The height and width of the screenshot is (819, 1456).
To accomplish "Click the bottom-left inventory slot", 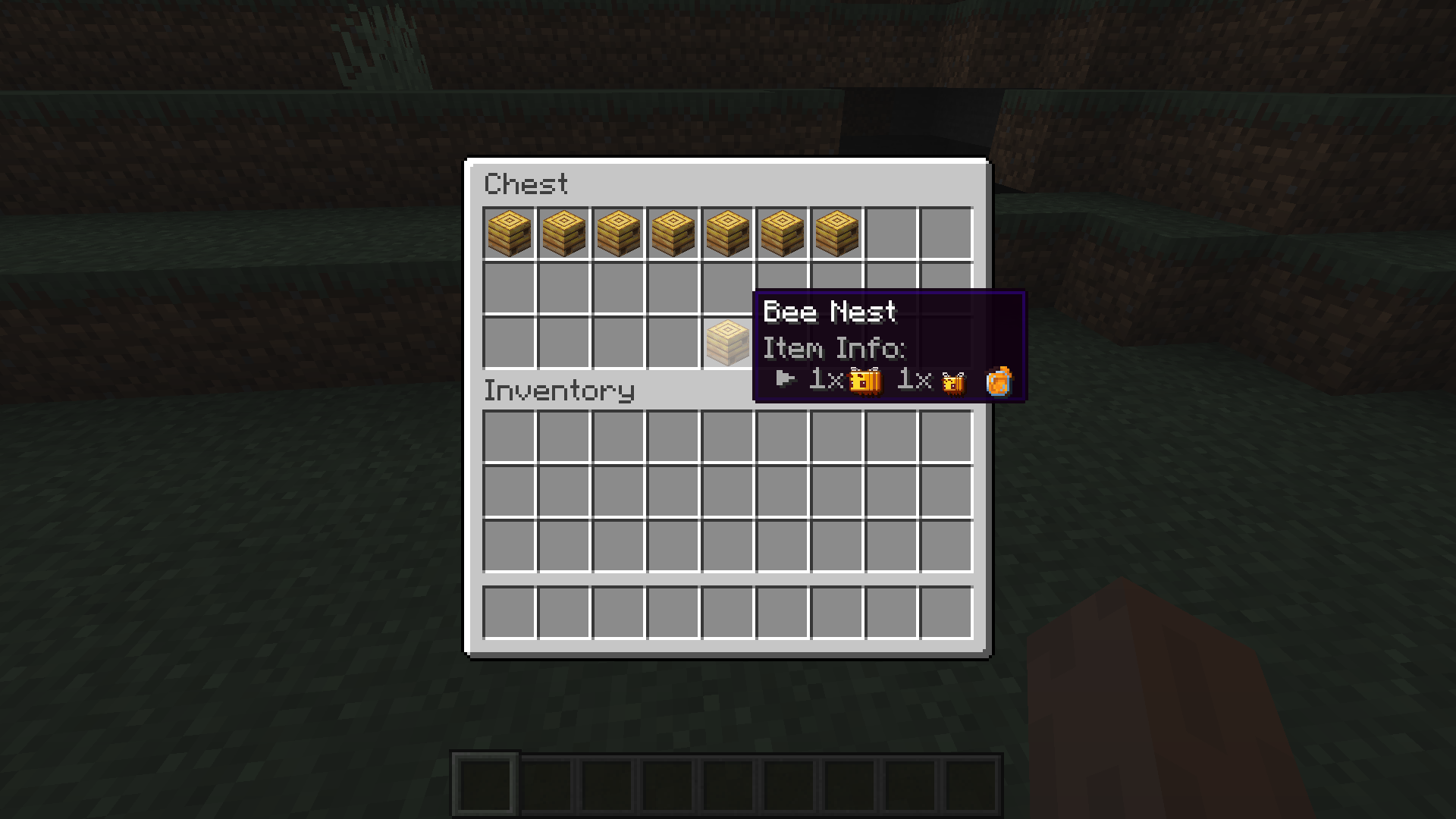I will (510, 613).
